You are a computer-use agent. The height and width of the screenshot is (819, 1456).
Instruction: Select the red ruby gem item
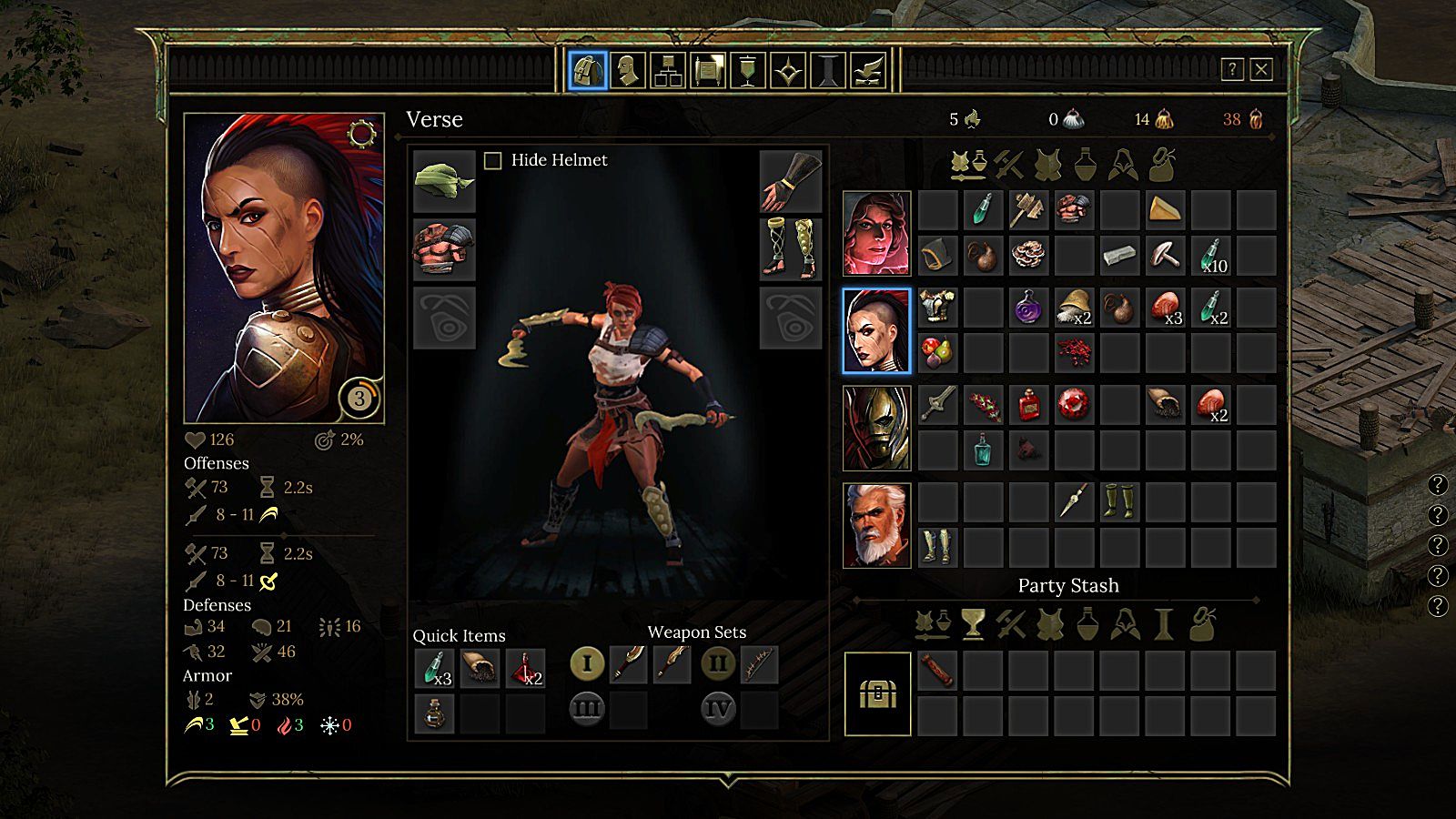[x=1074, y=404]
